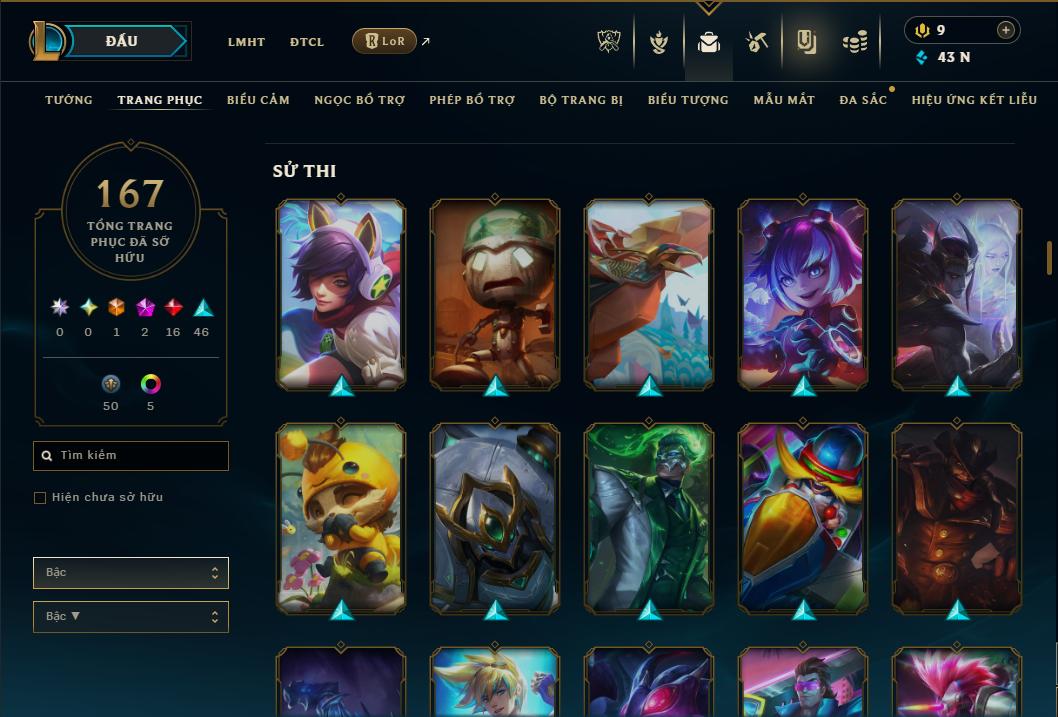The width and height of the screenshot is (1058, 717).
Task: Open the first Bậc filter dropdown
Action: point(131,573)
